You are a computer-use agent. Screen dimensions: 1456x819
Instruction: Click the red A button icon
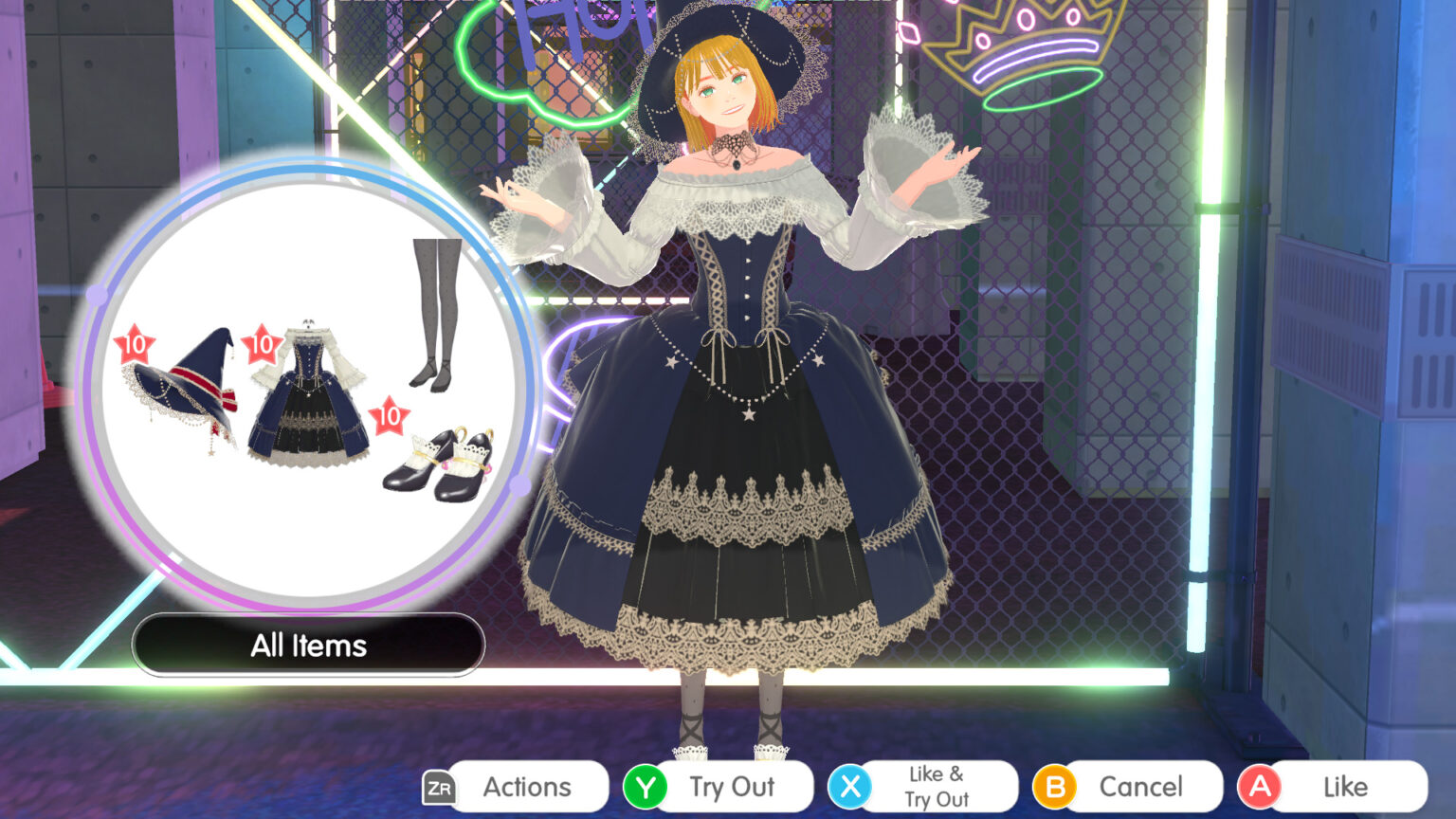(x=1260, y=786)
